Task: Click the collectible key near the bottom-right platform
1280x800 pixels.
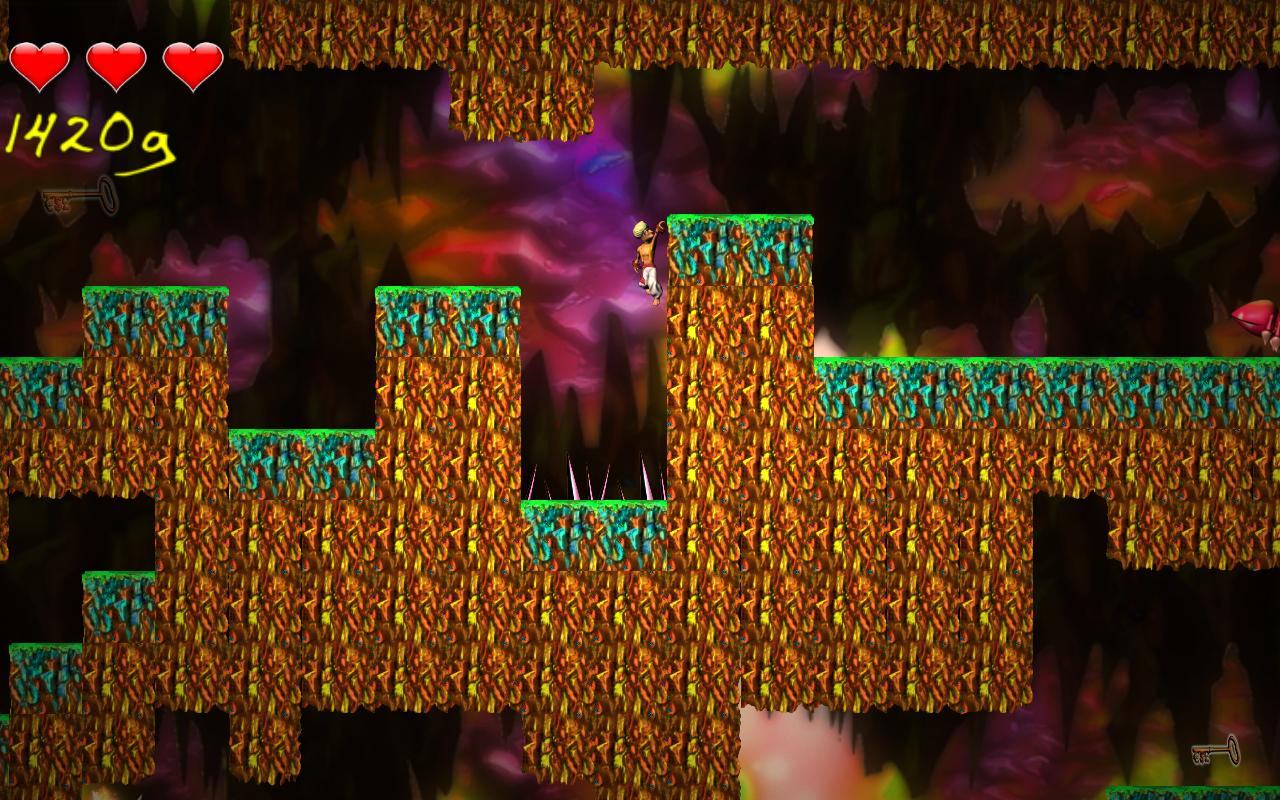Action: coord(1213,752)
